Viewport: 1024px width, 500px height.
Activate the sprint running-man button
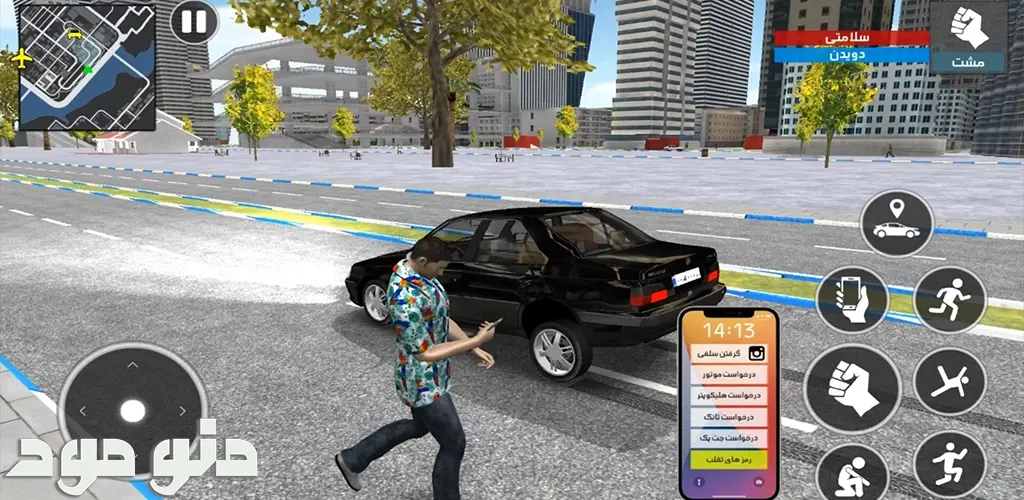[949, 299]
